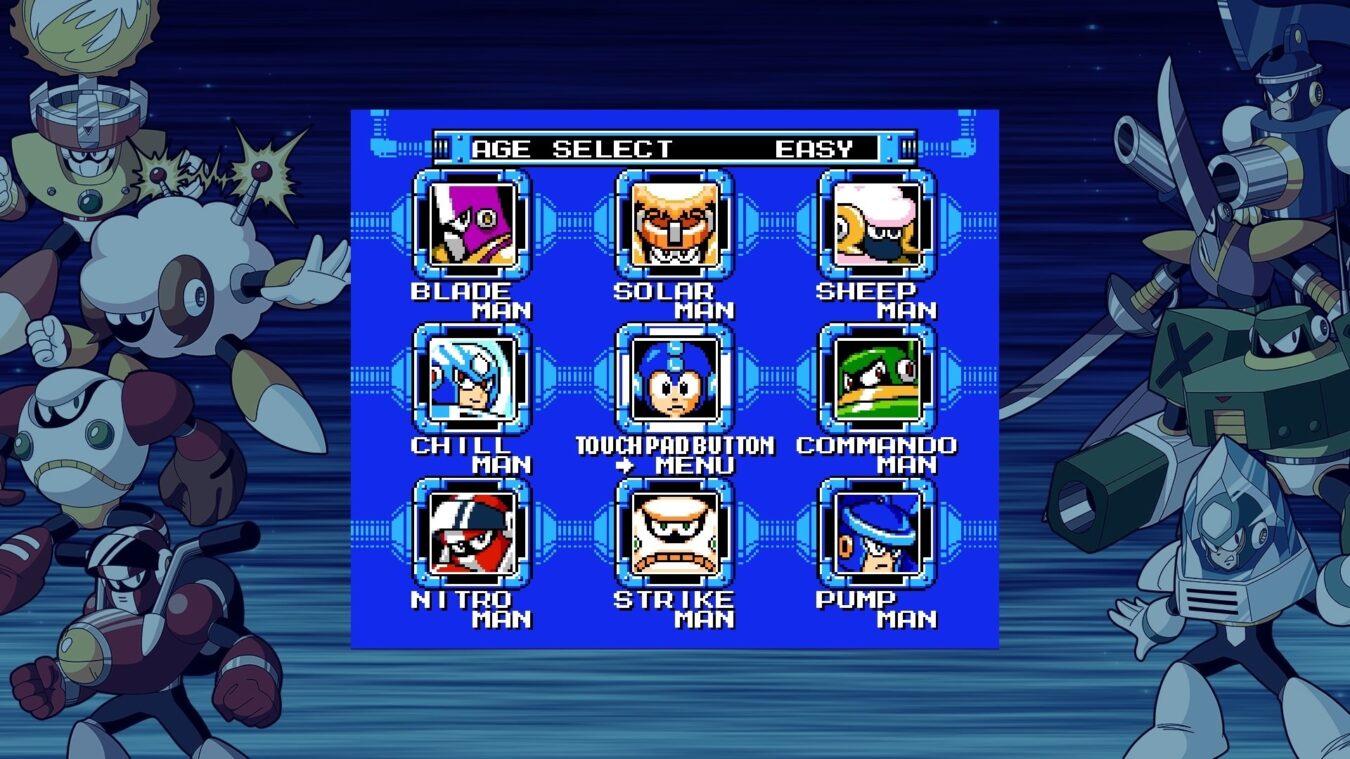Viewport: 1350px width, 759px height.
Task: Choose Solar Man's boss portrait
Action: [675, 224]
